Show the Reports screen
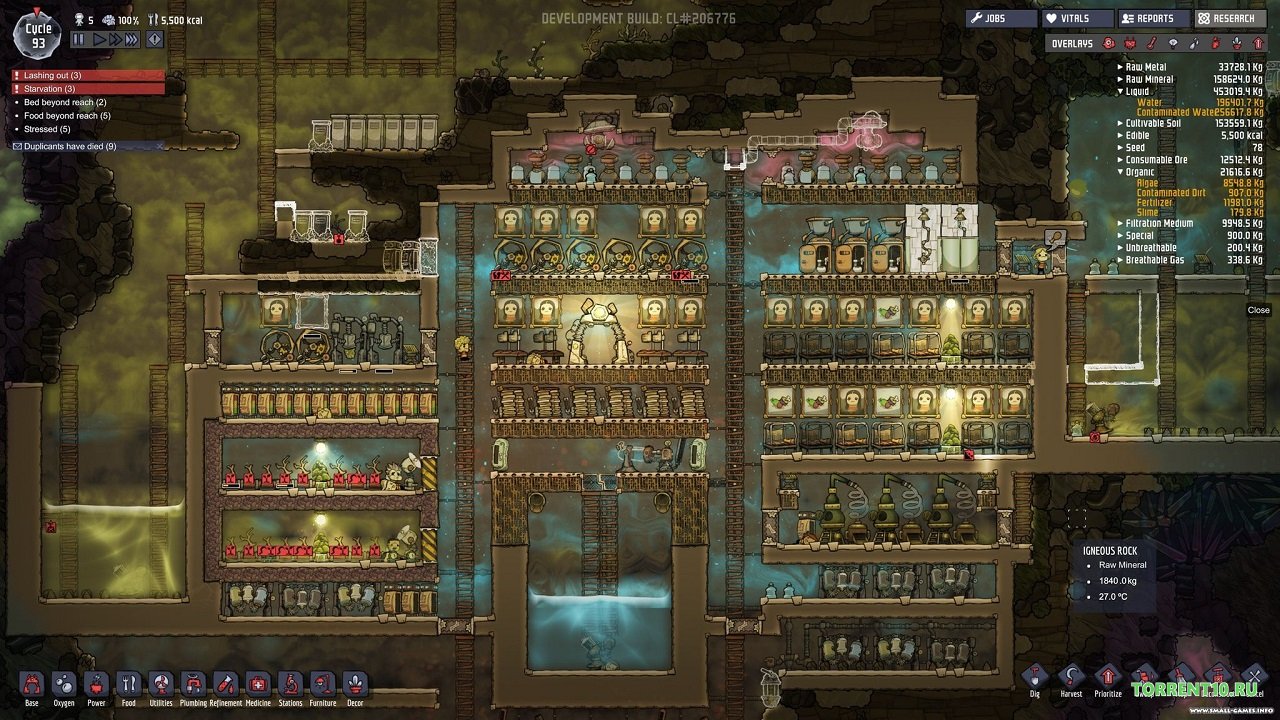 (x=1153, y=18)
